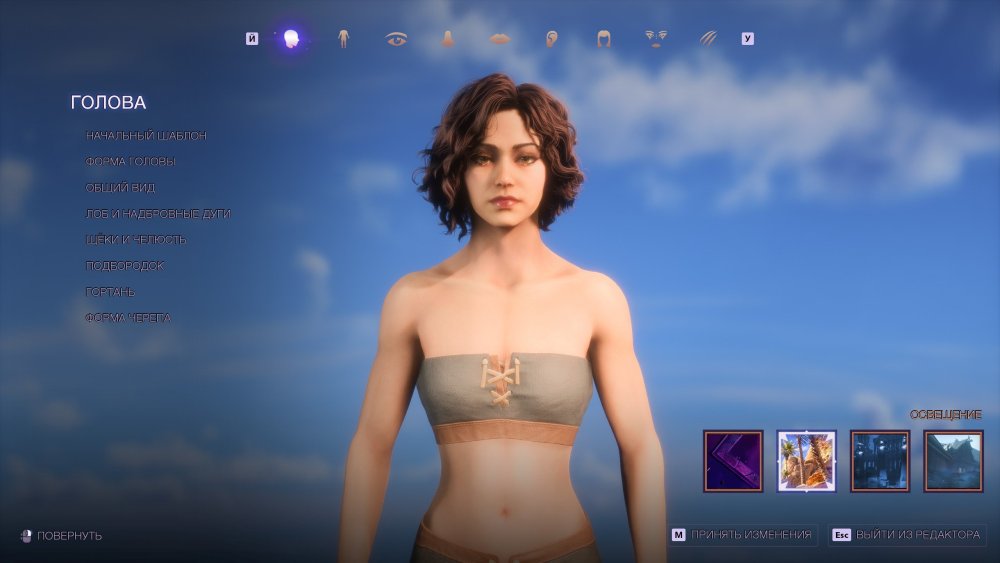Select Форма головы in the head menu

coord(131,161)
